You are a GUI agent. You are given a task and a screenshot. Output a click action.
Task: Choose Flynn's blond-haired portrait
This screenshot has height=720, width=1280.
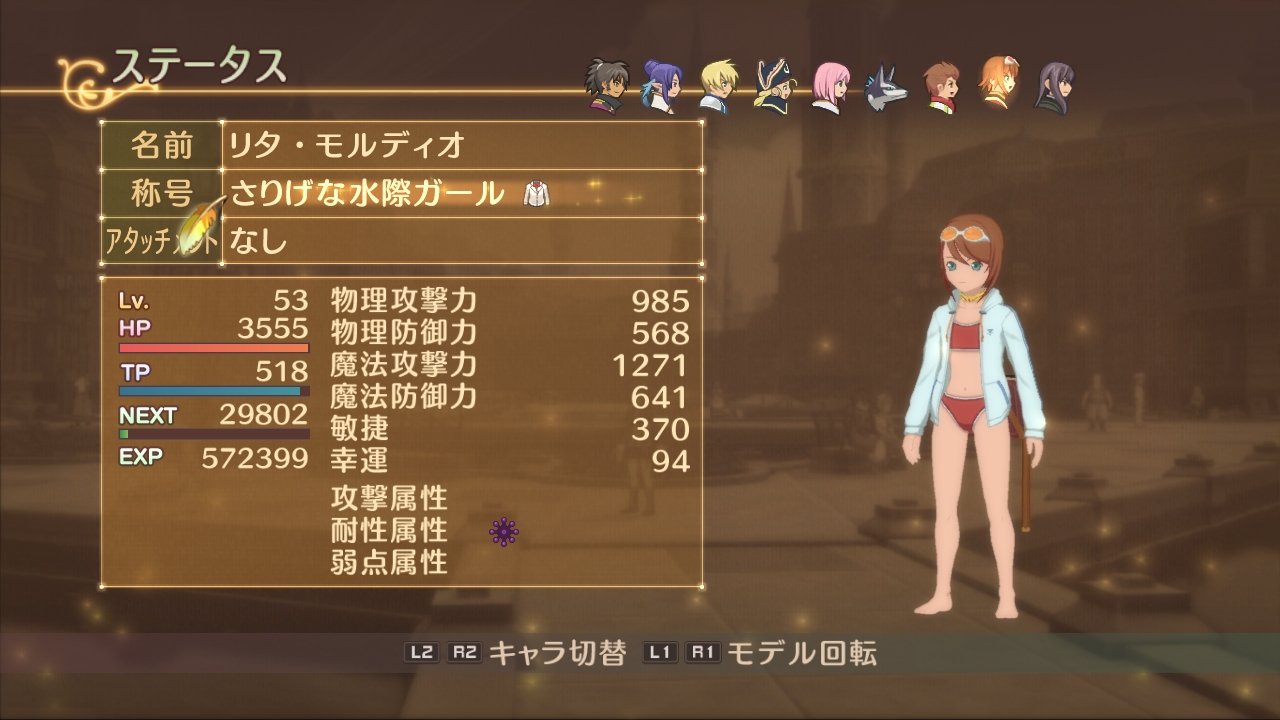click(x=717, y=88)
